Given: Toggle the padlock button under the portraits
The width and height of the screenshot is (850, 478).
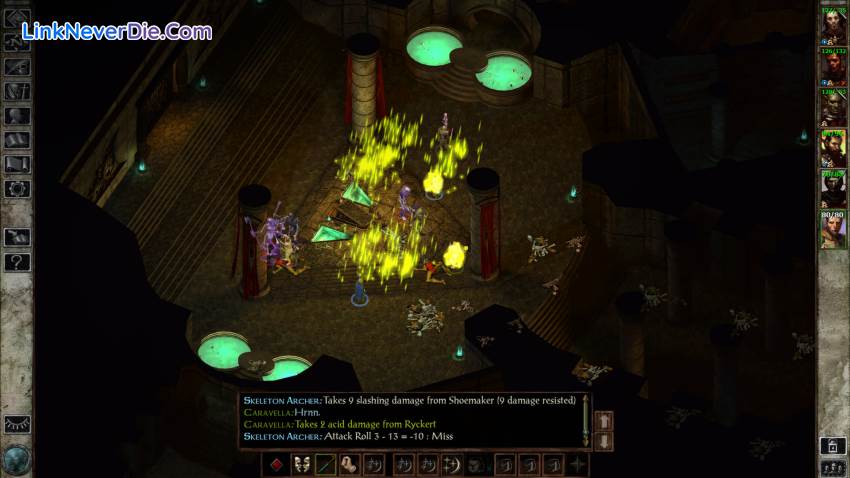Looking at the screenshot, I should (832, 446).
